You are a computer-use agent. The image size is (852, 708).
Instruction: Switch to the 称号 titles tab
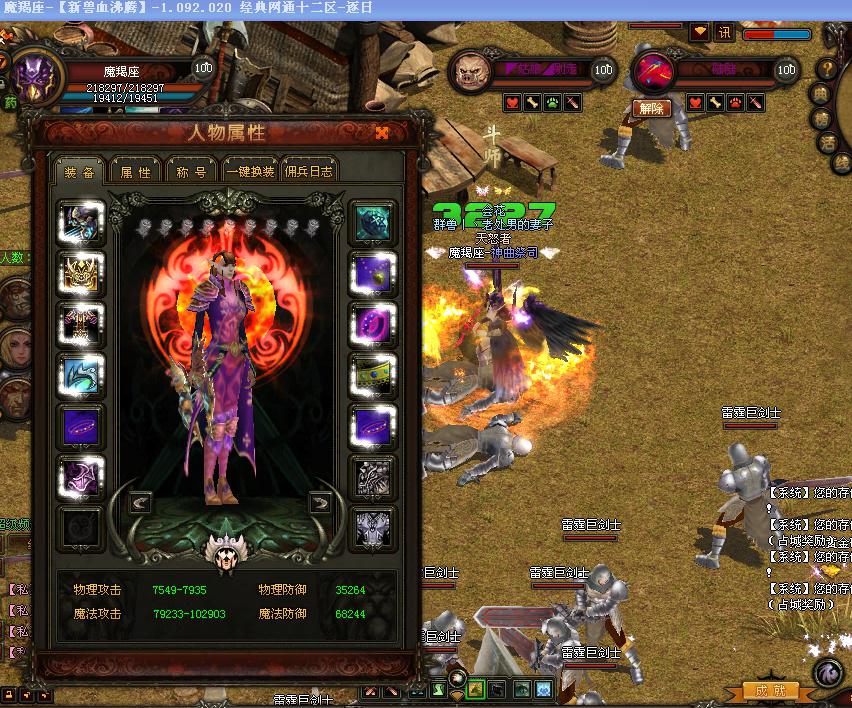pos(192,171)
